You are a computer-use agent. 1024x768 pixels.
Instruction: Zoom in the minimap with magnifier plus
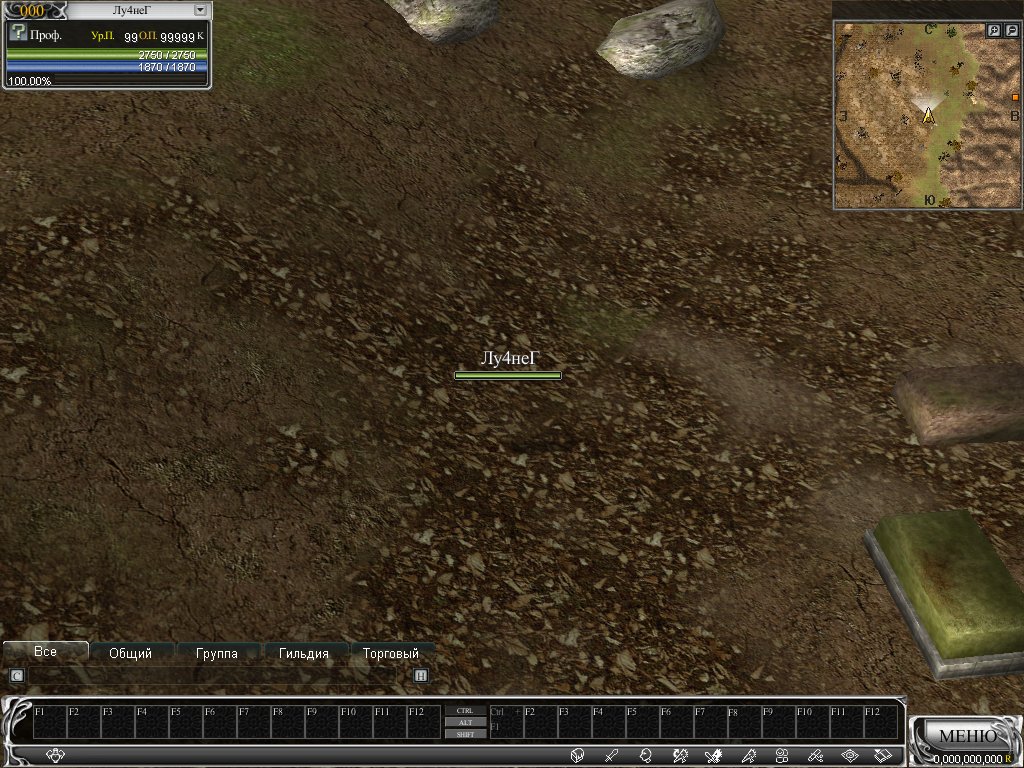click(x=994, y=31)
